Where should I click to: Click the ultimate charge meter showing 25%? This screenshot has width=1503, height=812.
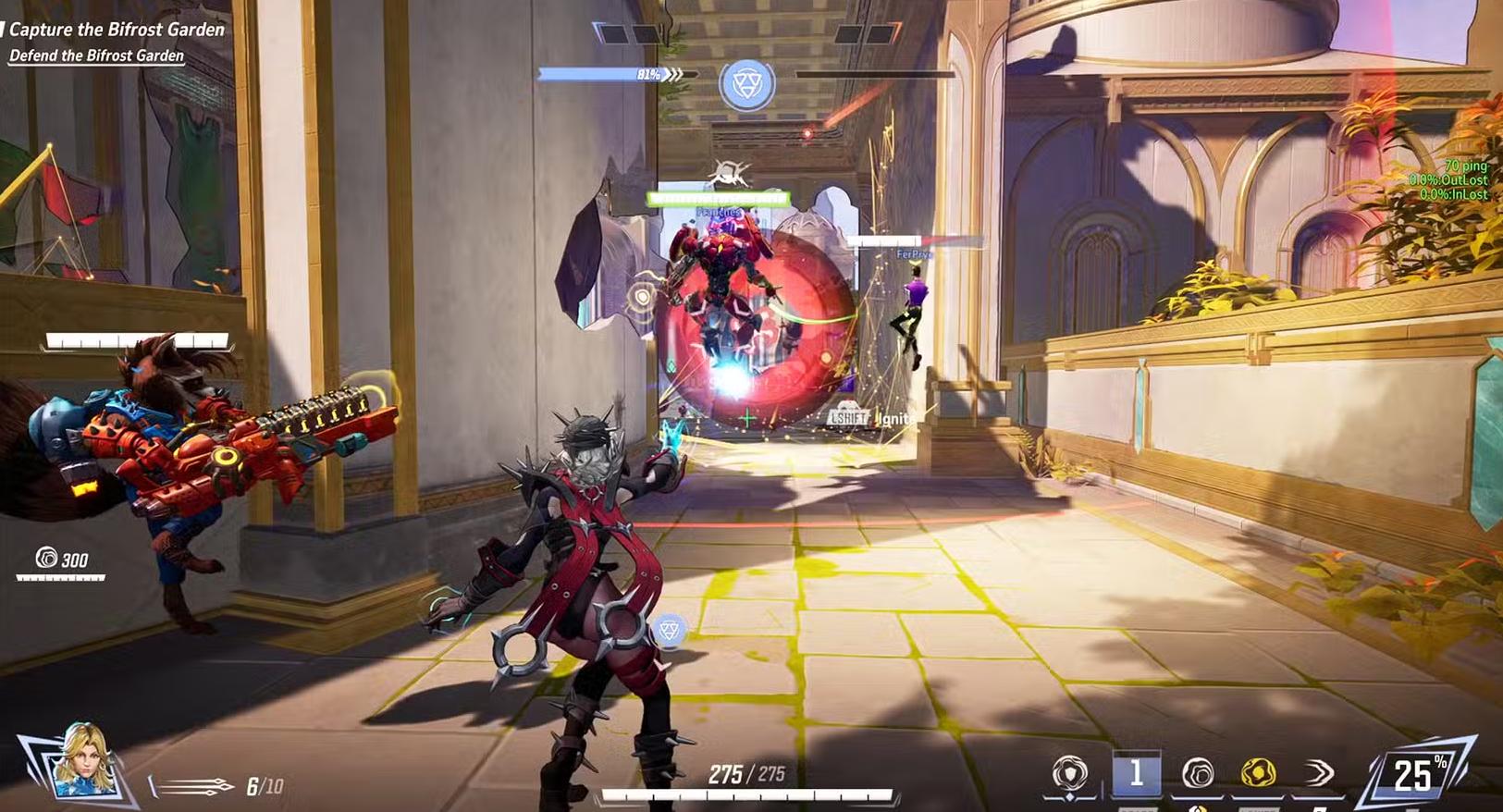1416,774
